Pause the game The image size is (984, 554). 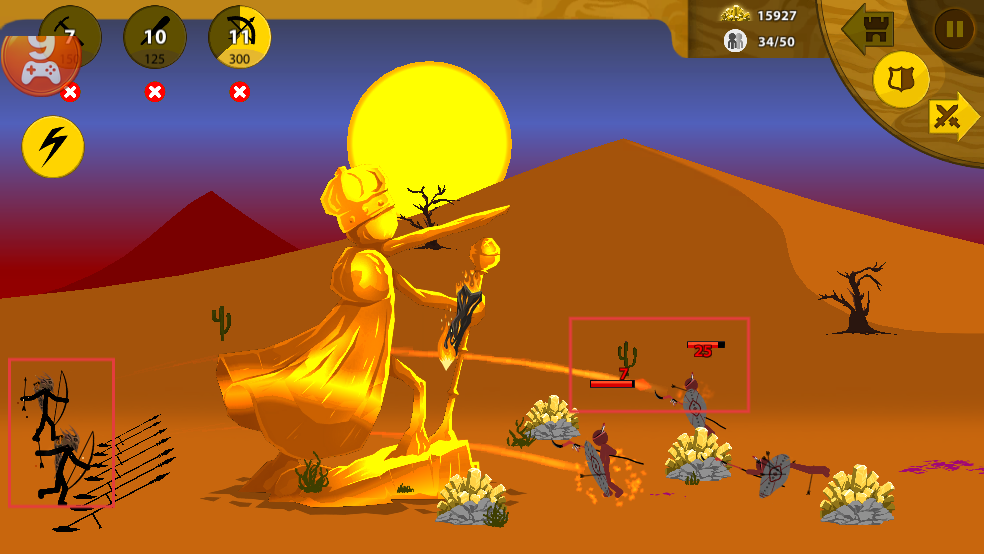[x=954, y=29]
